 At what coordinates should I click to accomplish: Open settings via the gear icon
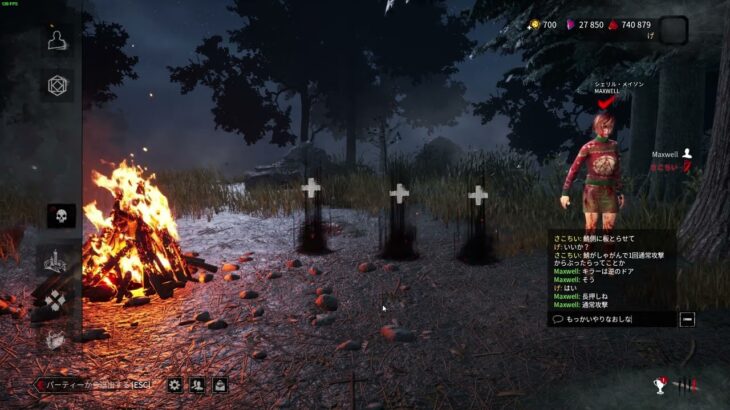[175, 384]
